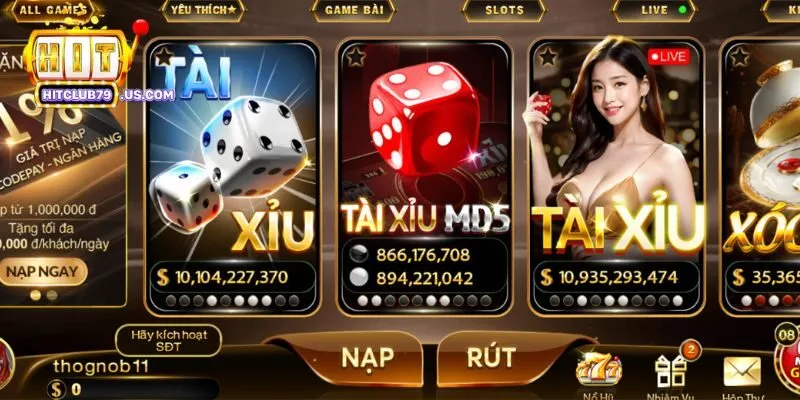Open the Live games tab
Screen dimensions: 800x400
coord(655,9)
